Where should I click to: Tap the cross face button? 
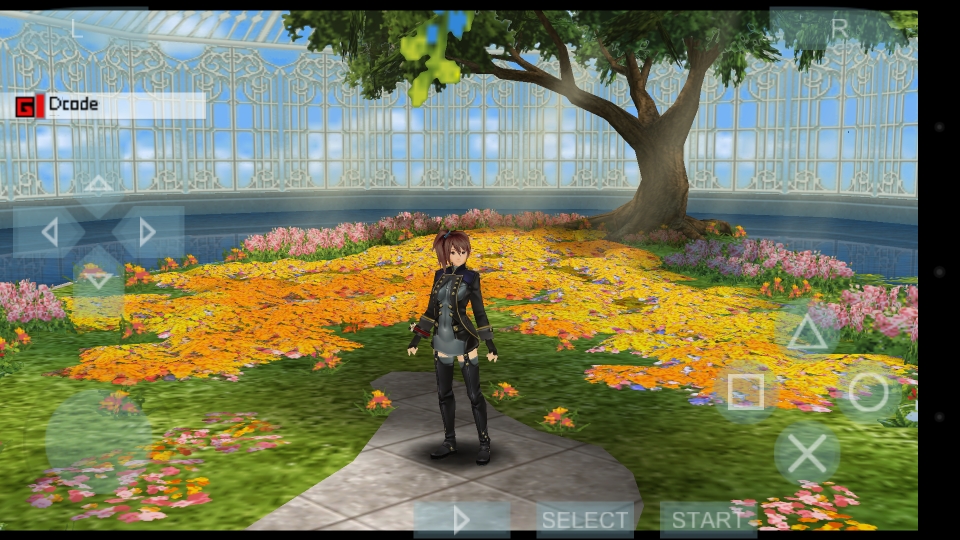pos(807,453)
